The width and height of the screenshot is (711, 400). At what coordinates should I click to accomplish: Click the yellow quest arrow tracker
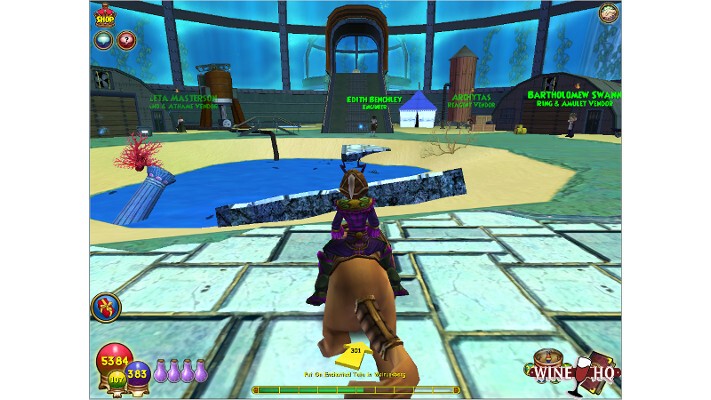tap(355, 353)
